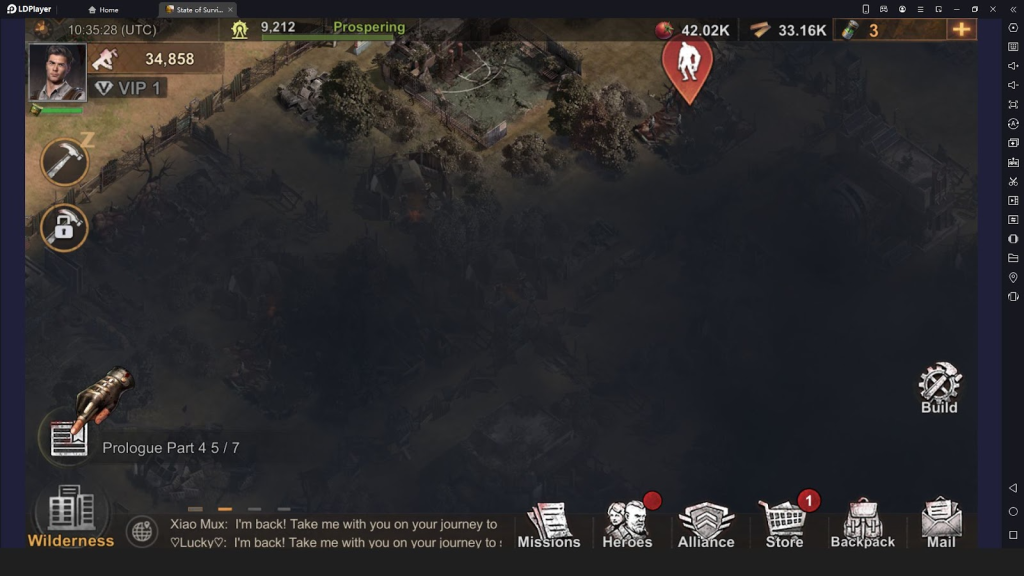Open the Mail inbox

941,525
